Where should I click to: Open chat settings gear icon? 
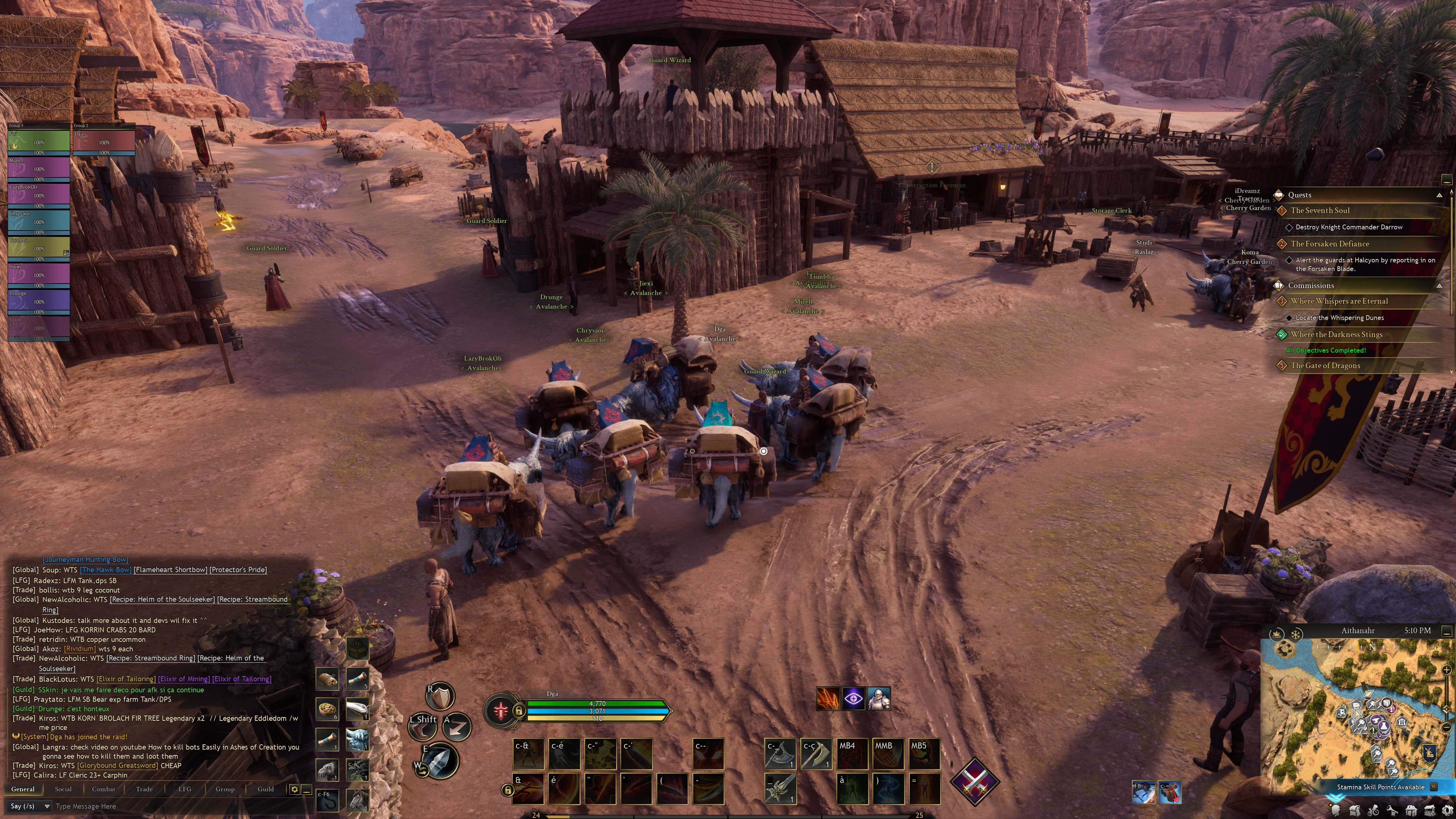tap(295, 789)
